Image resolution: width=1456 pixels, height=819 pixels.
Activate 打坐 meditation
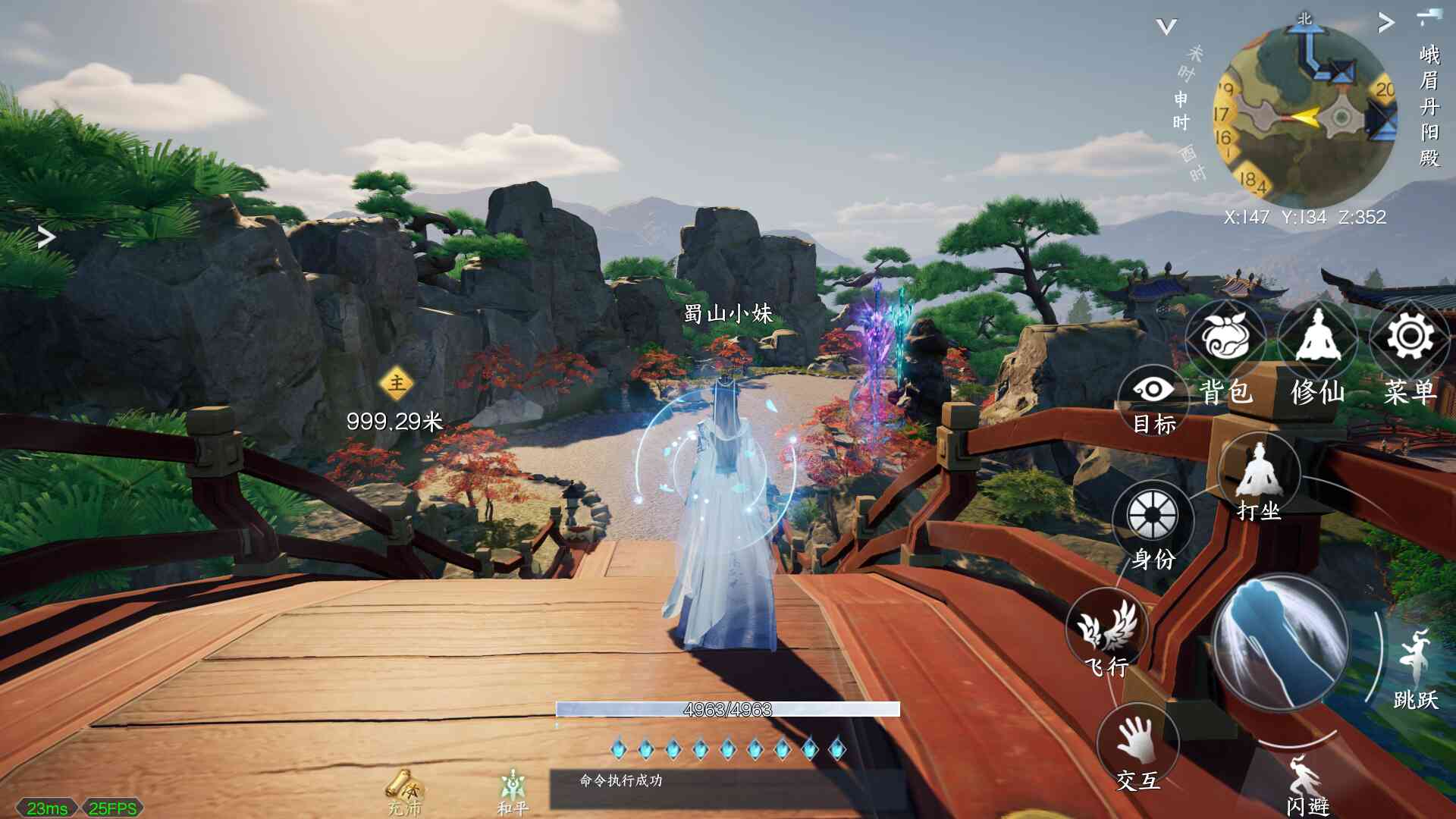coord(1259,474)
